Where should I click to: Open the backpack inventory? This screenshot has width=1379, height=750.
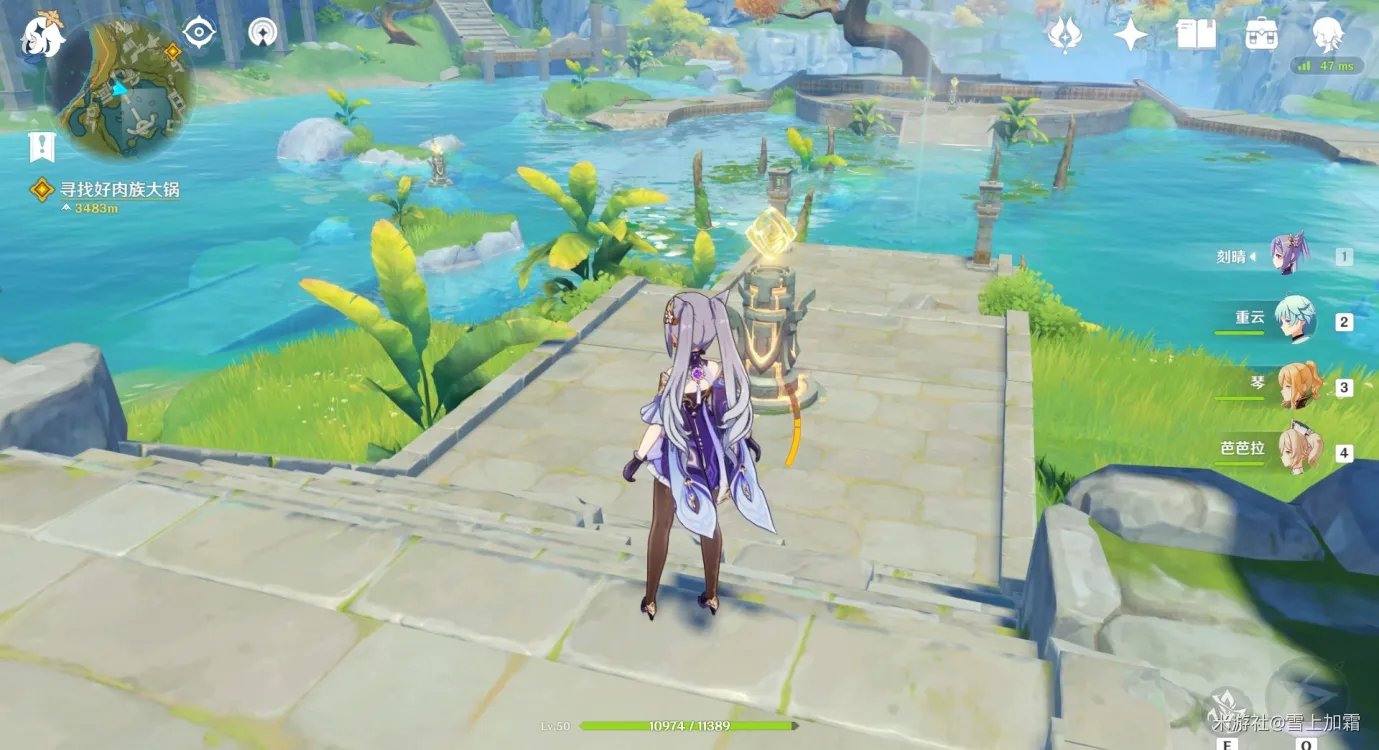[1261, 35]
